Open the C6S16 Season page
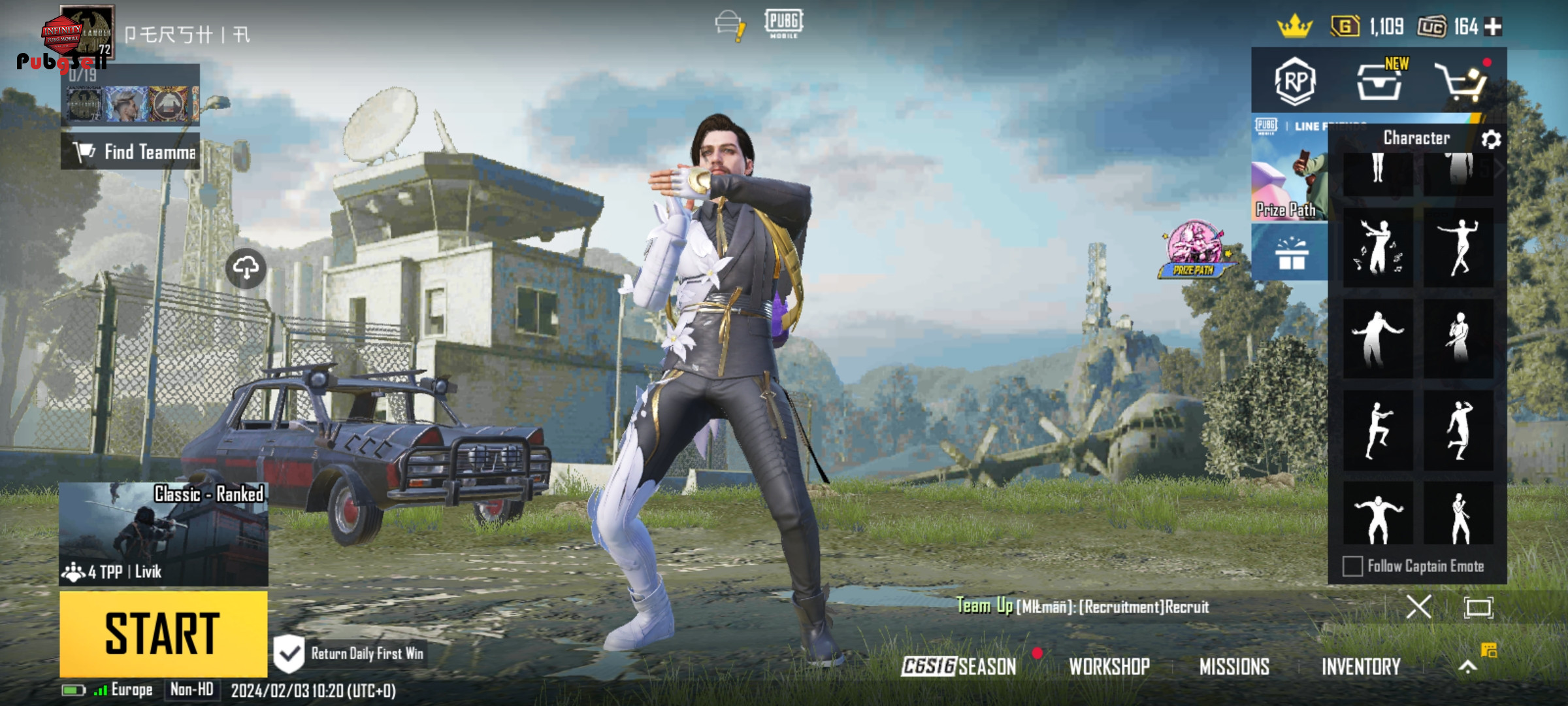The width and height of the screenshot is (1568, 706). tap(958, 666)
